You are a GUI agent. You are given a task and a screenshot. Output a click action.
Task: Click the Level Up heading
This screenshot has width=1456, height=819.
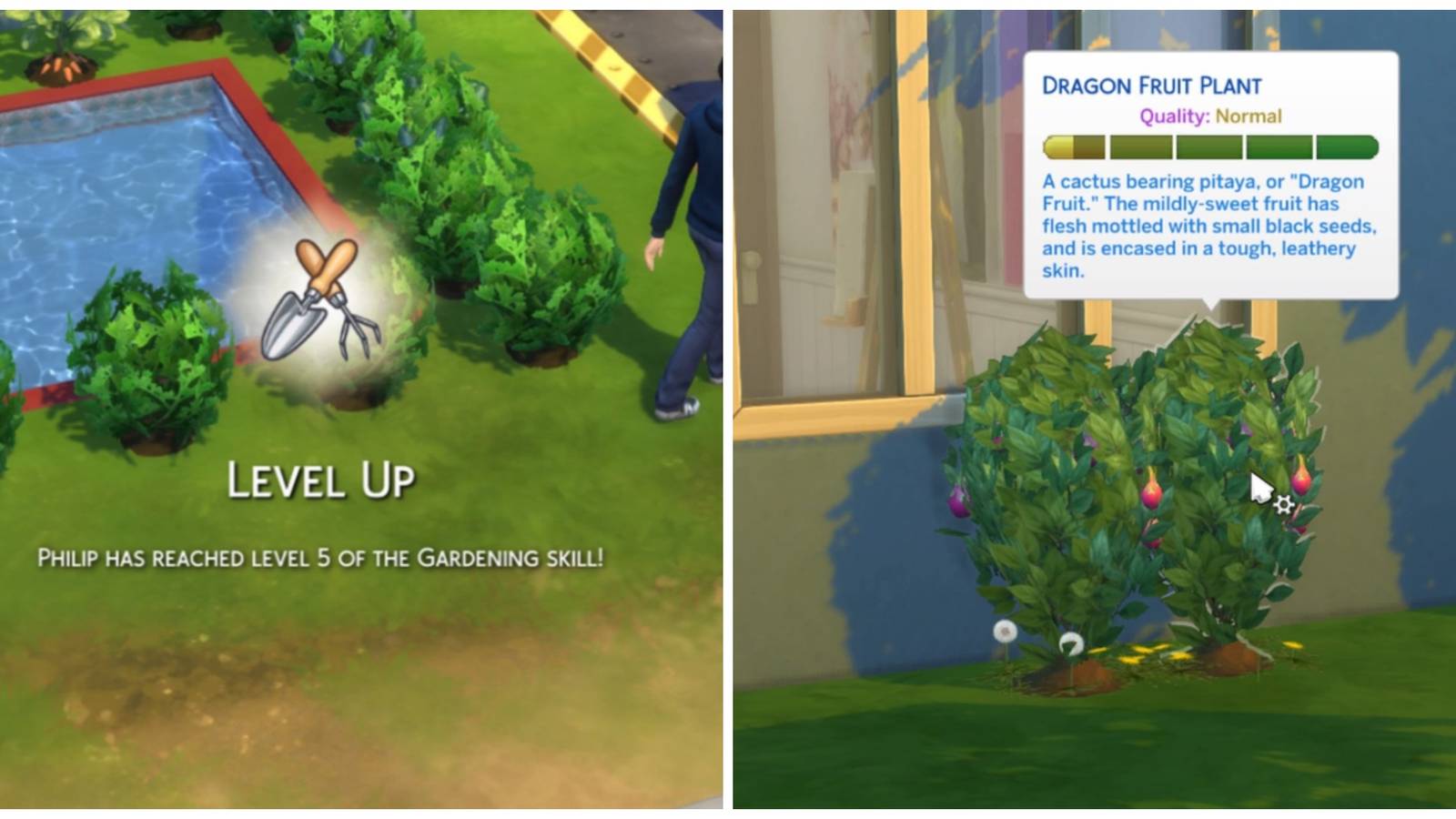325,478
